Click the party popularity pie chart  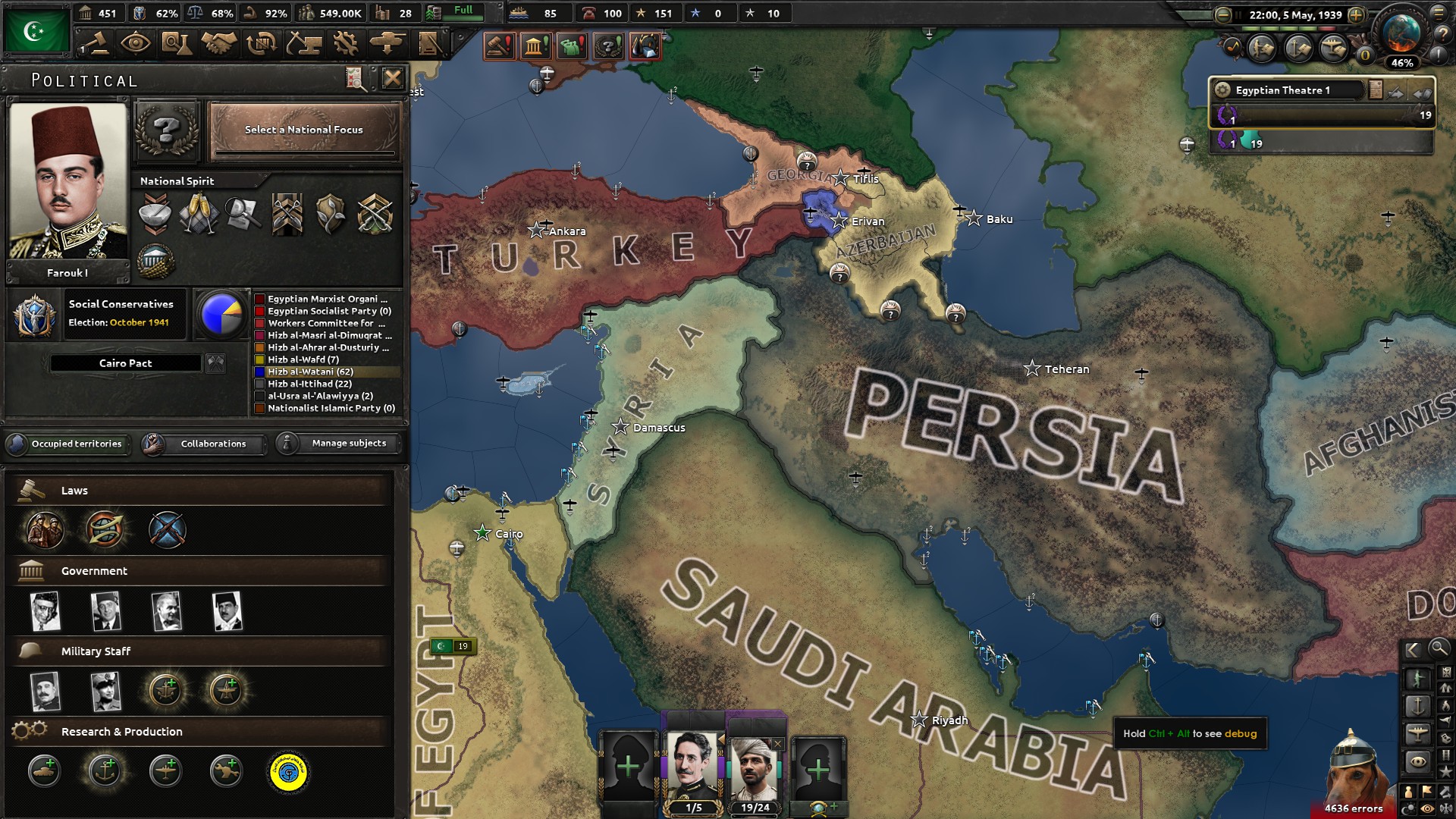pos(221,314)
